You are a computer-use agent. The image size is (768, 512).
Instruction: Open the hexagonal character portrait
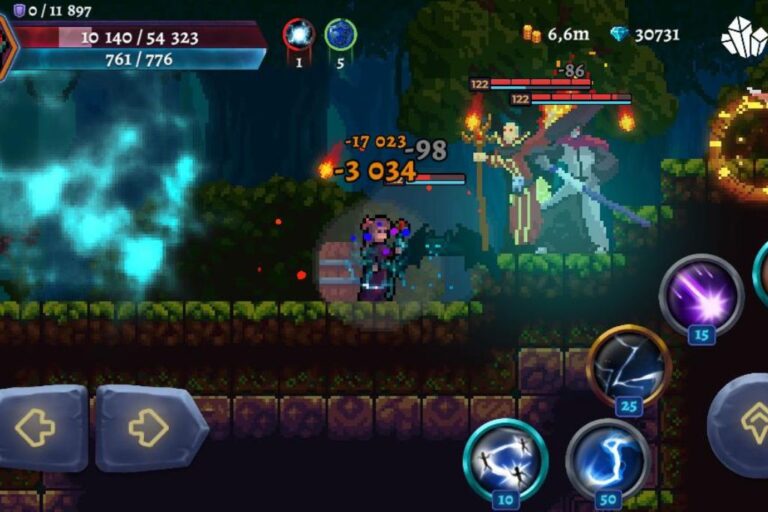pos(6,46)
